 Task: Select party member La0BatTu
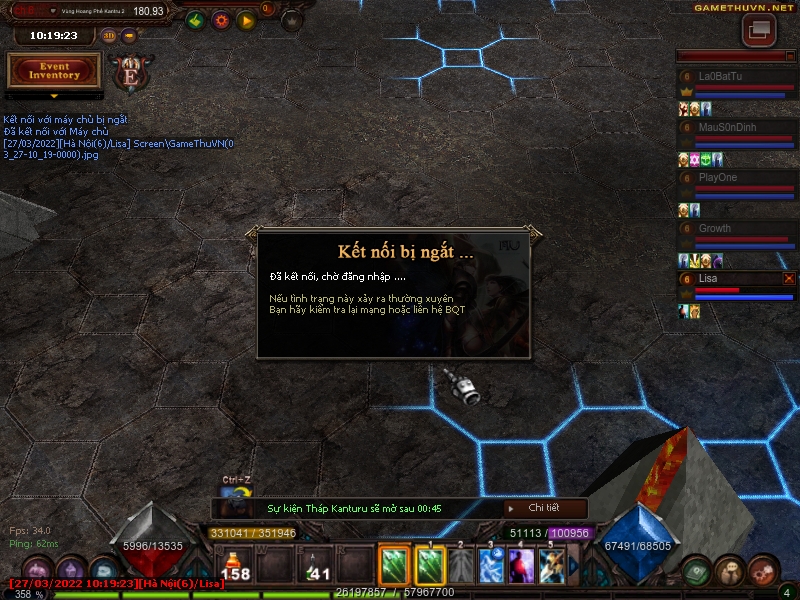coord(734,77)
